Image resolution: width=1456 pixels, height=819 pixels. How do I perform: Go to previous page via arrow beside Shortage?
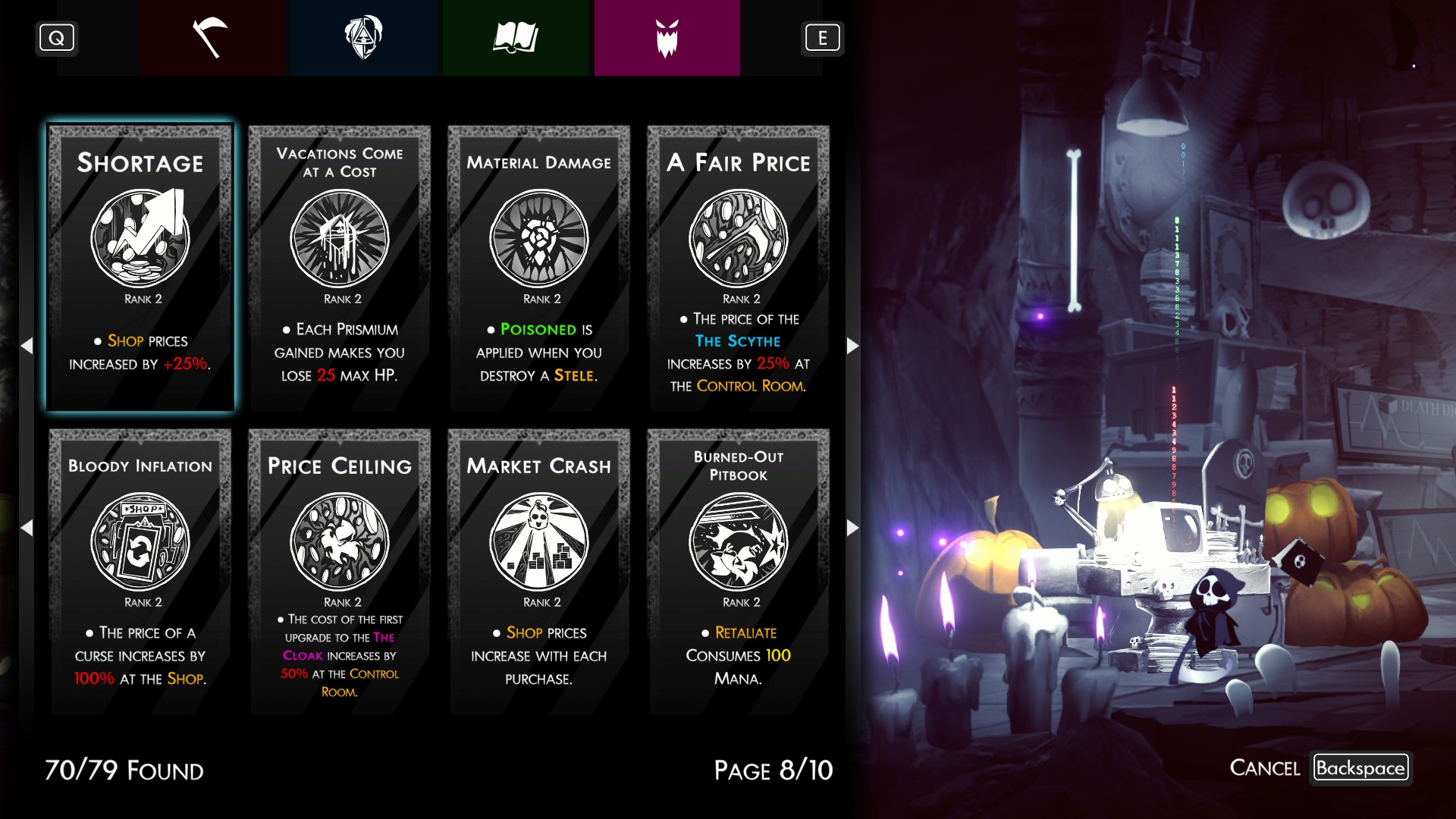[x=27, y=346]
